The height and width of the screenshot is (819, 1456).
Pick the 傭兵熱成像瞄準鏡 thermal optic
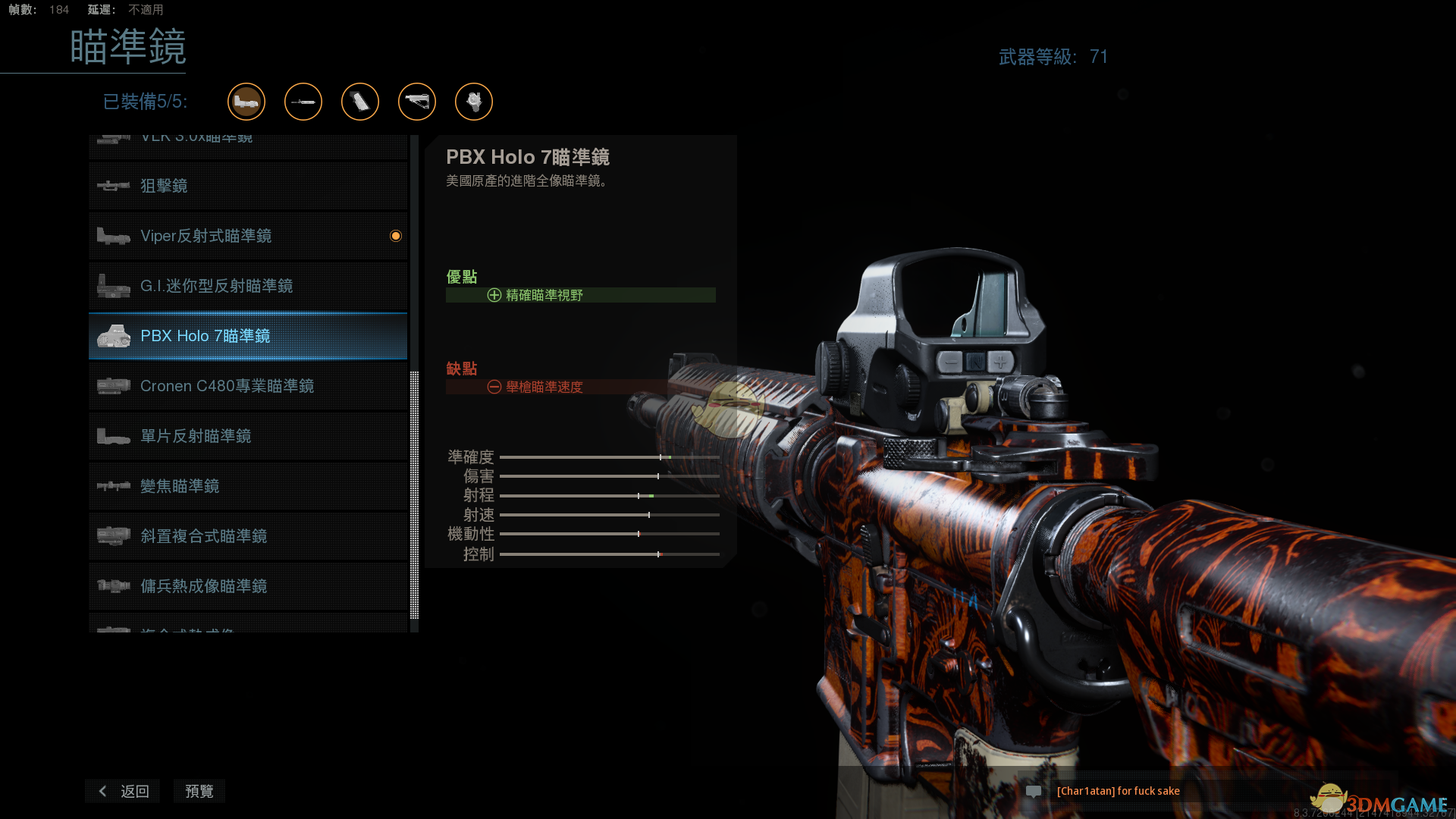pos(247,586)
